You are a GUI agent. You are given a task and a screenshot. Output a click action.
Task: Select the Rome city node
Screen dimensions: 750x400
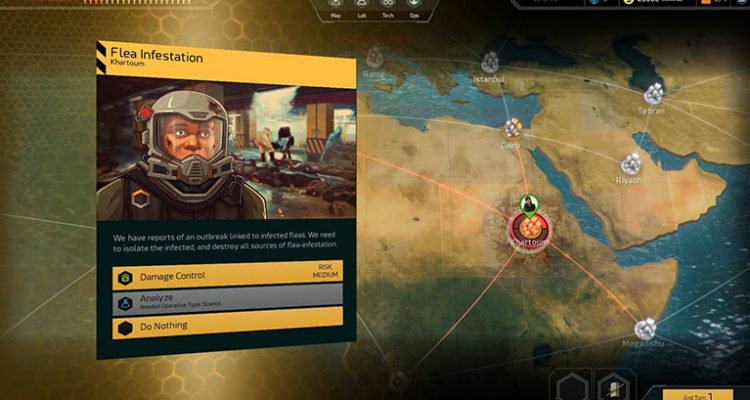(376, 56)
